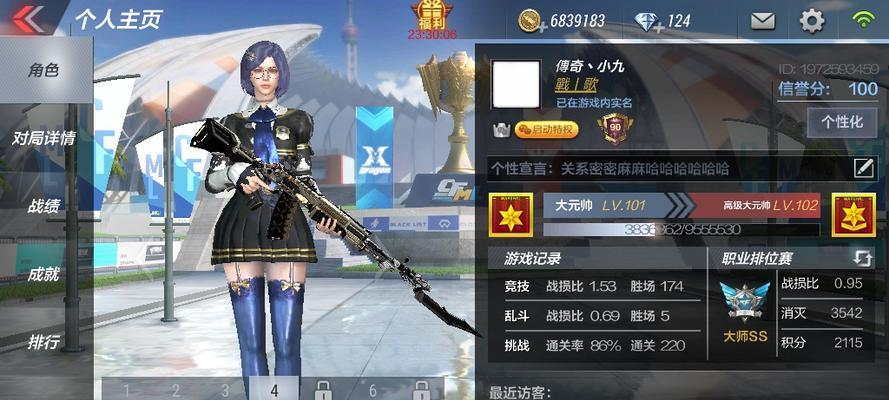The width and height of the screenshot is (889, 400).
Task: Open the 对局详情 tab
Action: coord(44,138)
